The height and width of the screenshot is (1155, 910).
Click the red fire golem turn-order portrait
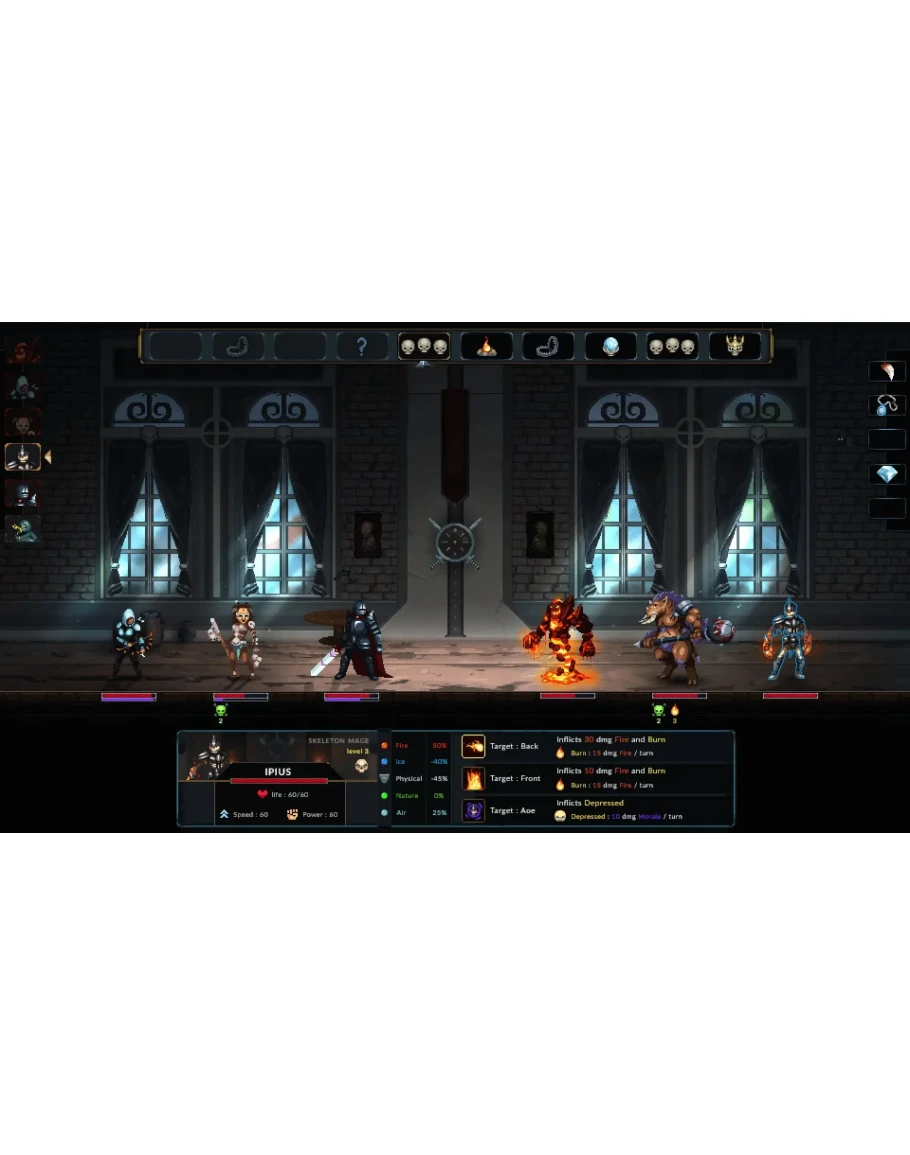coord(22,352)
